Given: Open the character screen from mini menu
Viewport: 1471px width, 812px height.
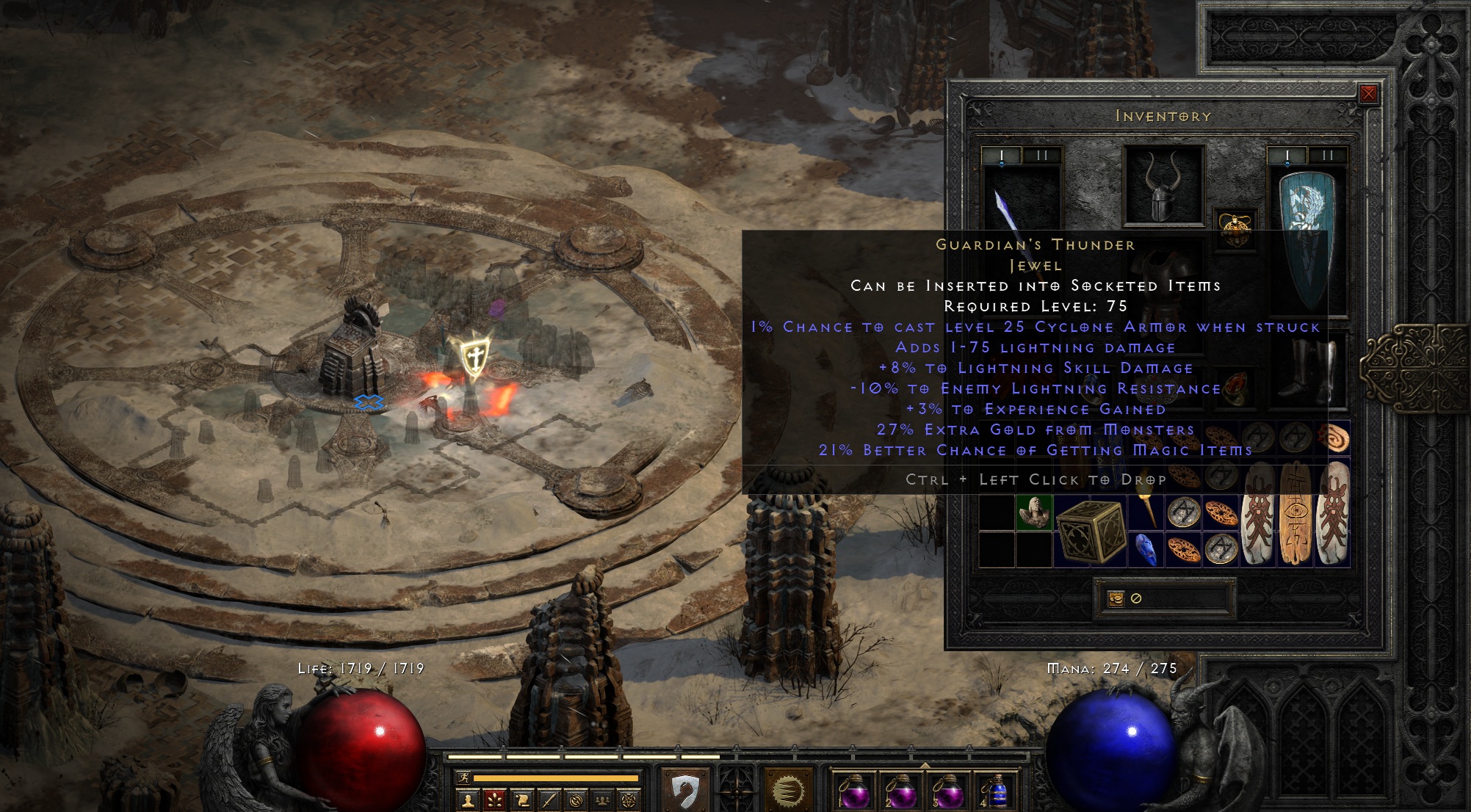Looking at the screenshot, I should [468, 800].
